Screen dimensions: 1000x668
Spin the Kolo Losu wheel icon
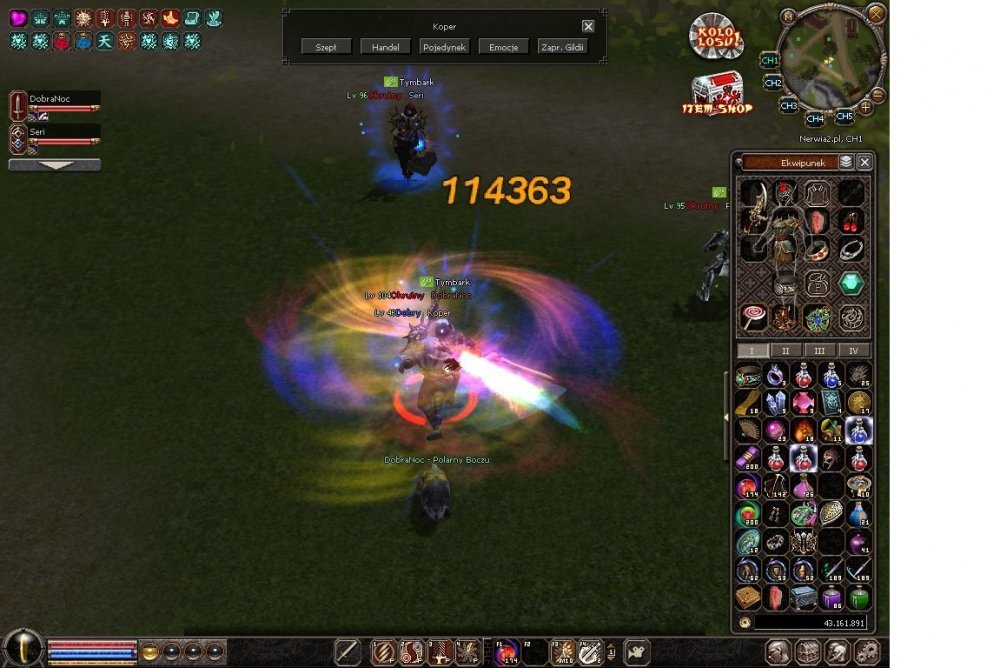(x=716, y=37)
